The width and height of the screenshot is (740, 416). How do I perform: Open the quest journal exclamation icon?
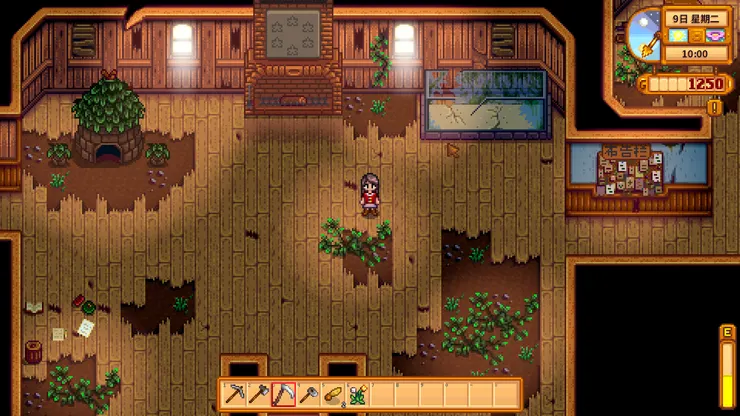point(715,106)
